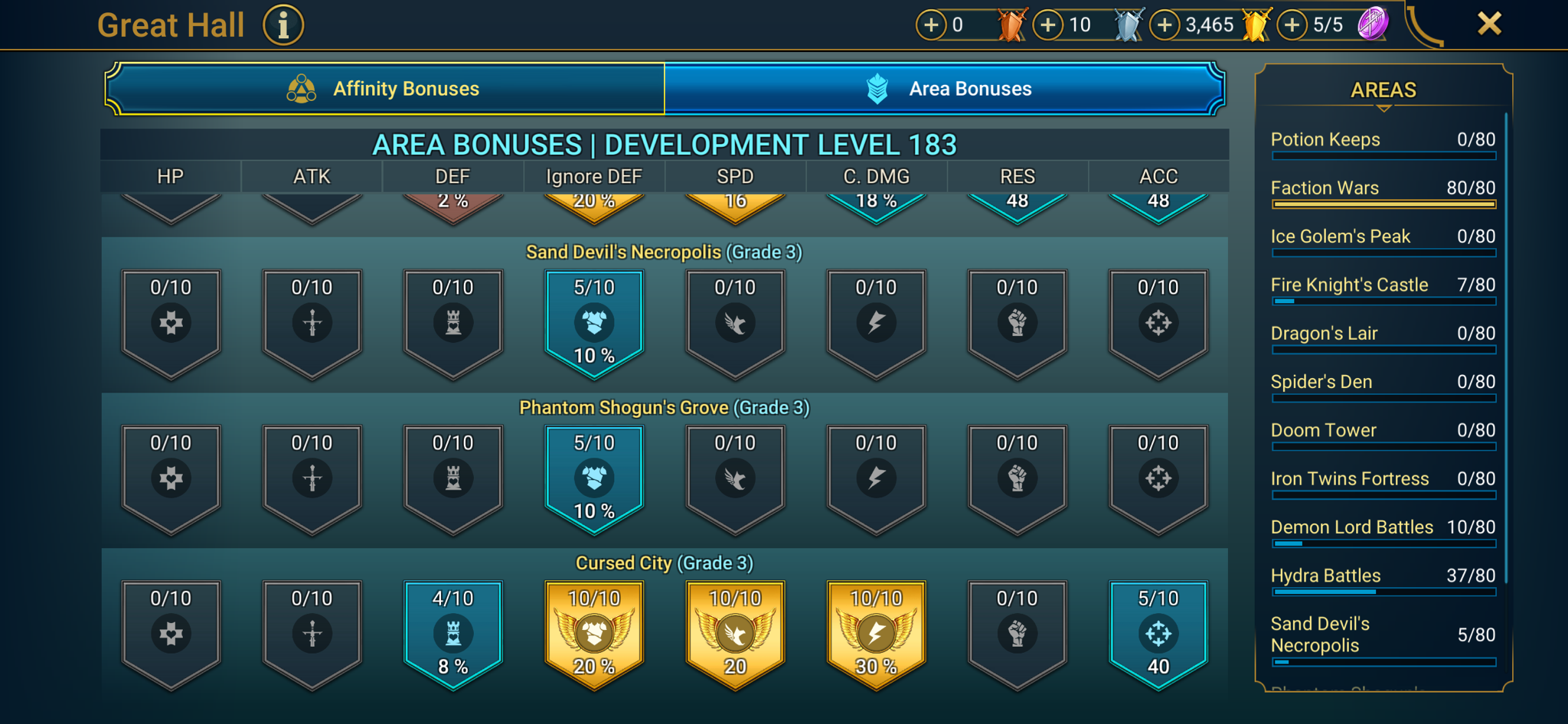Select the HP shield for Sand Devil's Necropolis
Image resolution: width=1568 pixels, height=724 pixels.
[171, 321]
